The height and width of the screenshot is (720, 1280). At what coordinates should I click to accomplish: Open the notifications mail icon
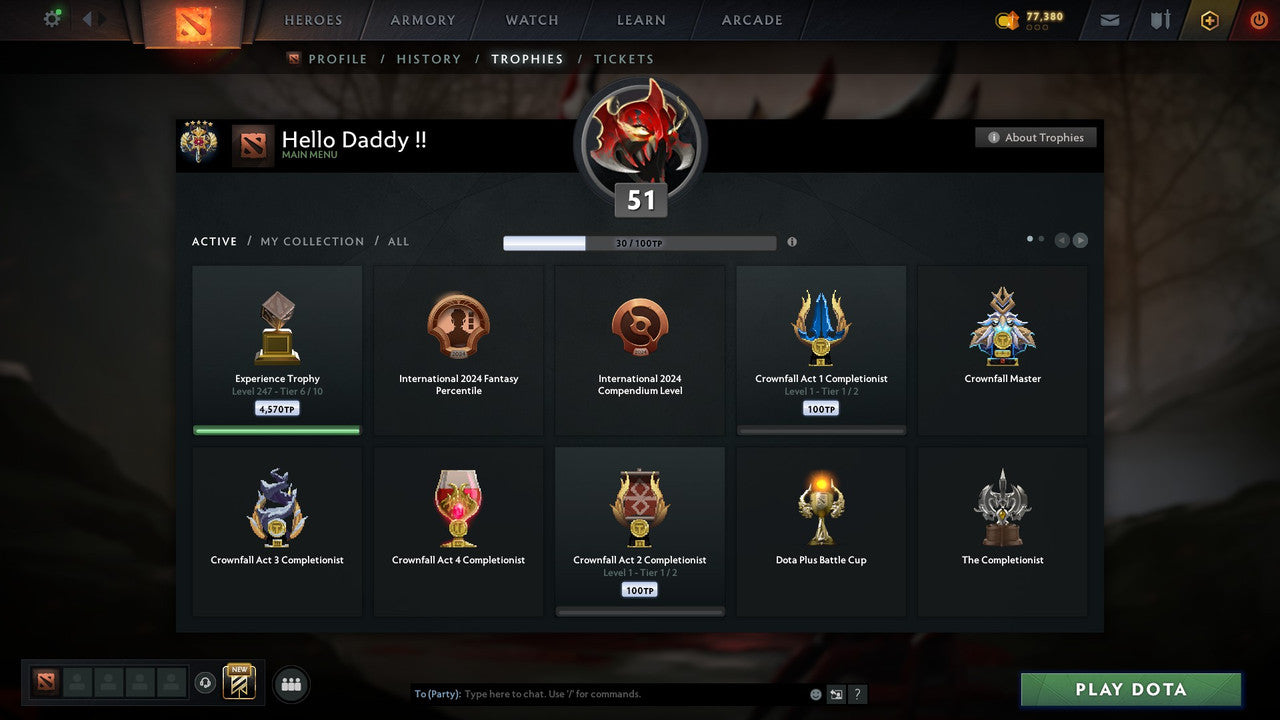pyautogui.click(x=1108, y=20)
